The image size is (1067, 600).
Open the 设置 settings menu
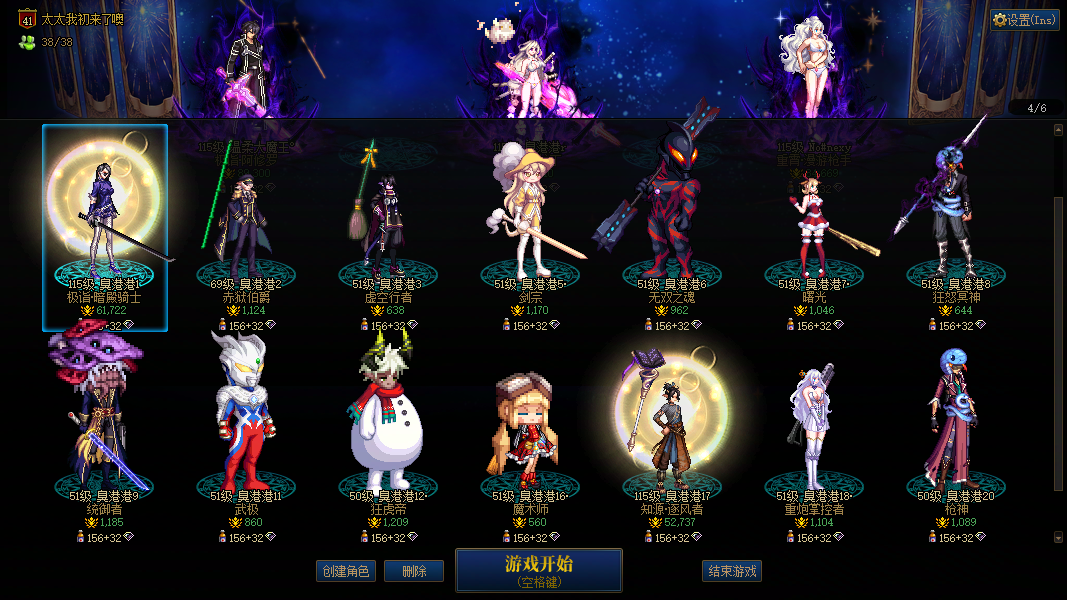(x=1025, y=20)
